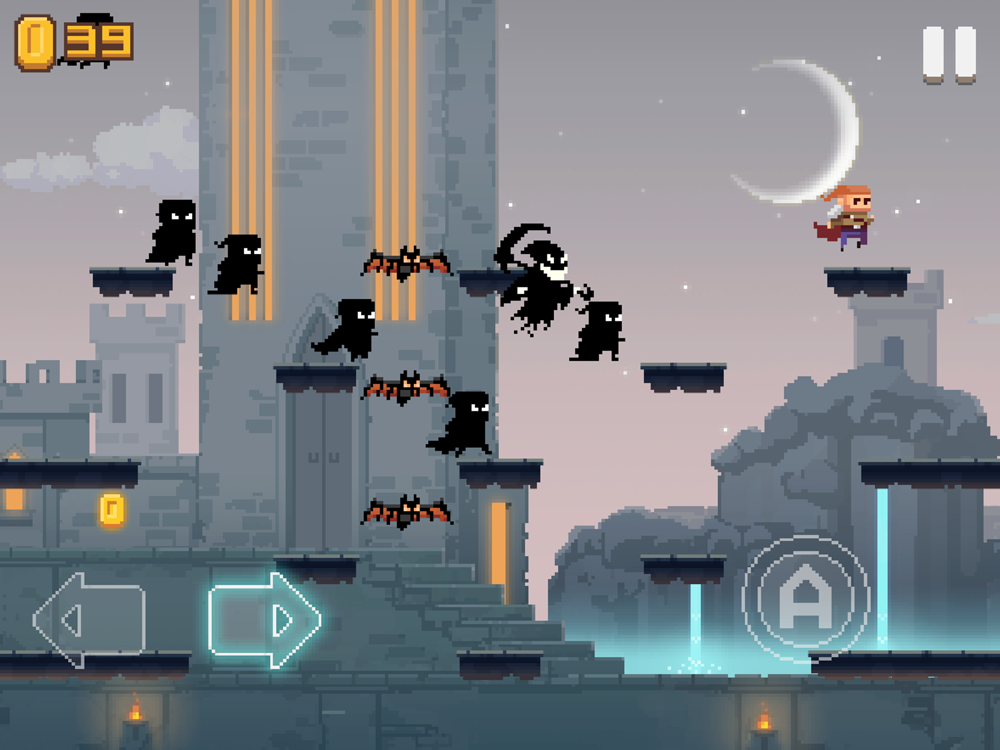This screenshot has height=750, width=1000.
Task: Pause the game
Action: click(x=949, y=54)
